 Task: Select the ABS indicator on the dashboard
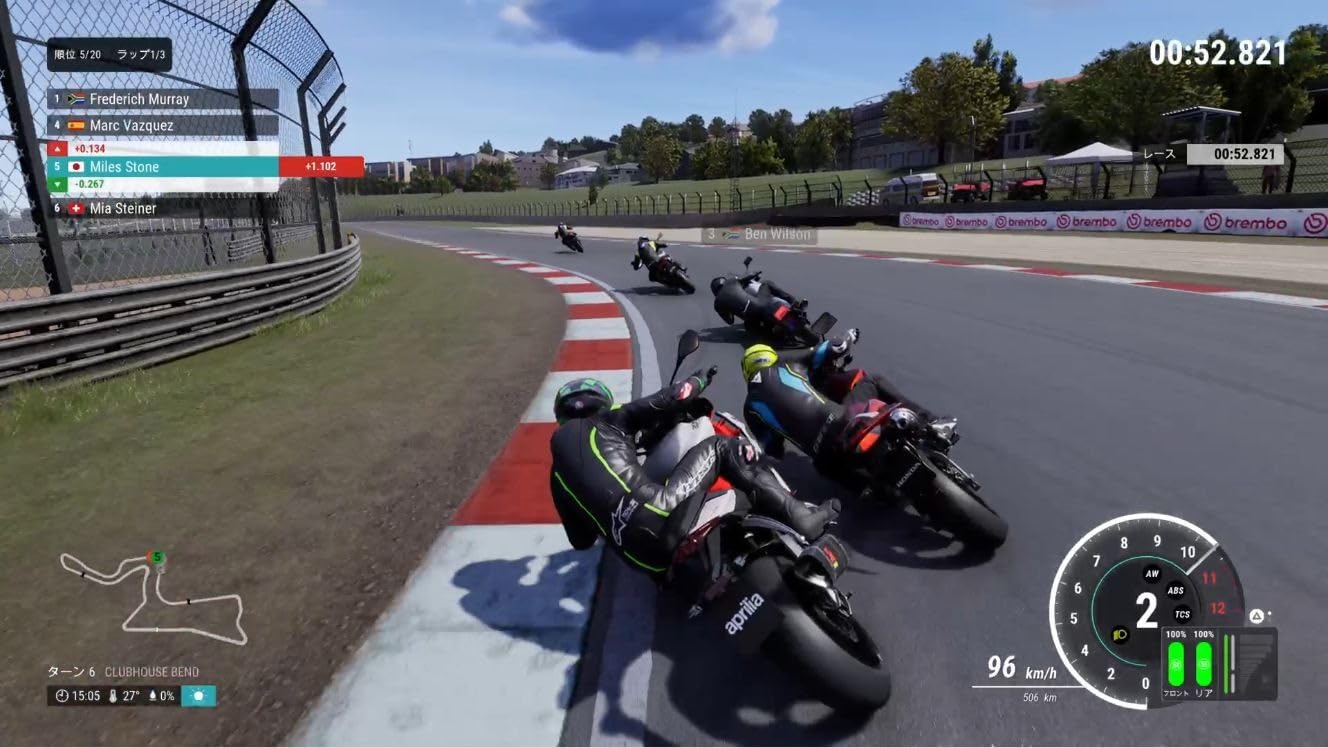tap(1176, 591)
